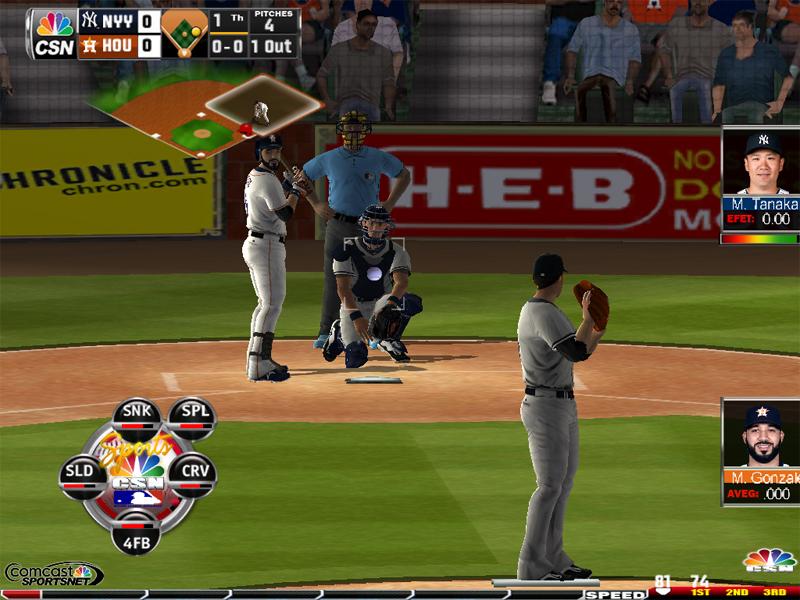Open M. Gonzalez batter portrait card
Viewport: 800px width, 600px height.
pos(761,449)
